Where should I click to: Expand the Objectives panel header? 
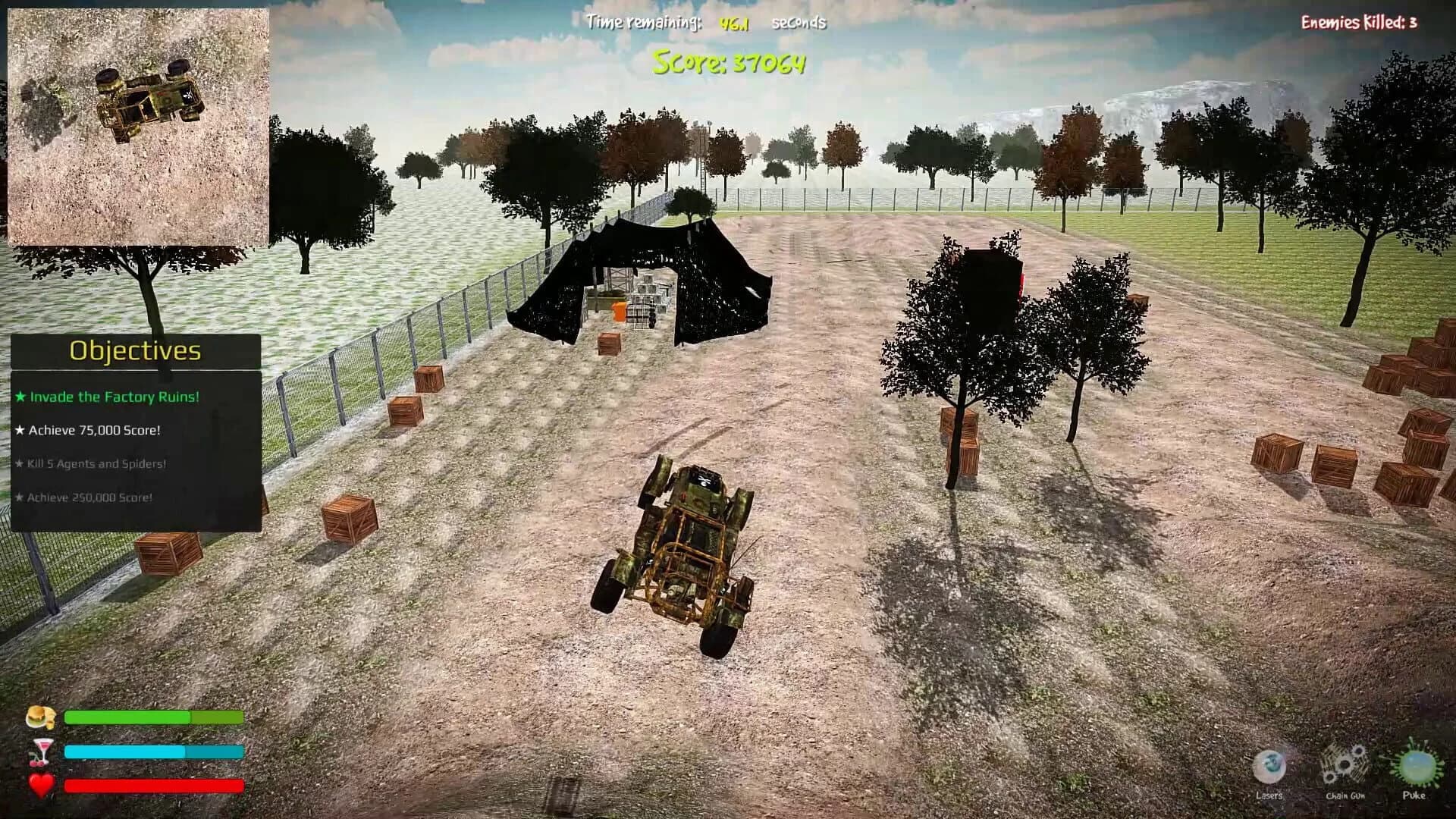pyautogui.click(x=134, y=351)
